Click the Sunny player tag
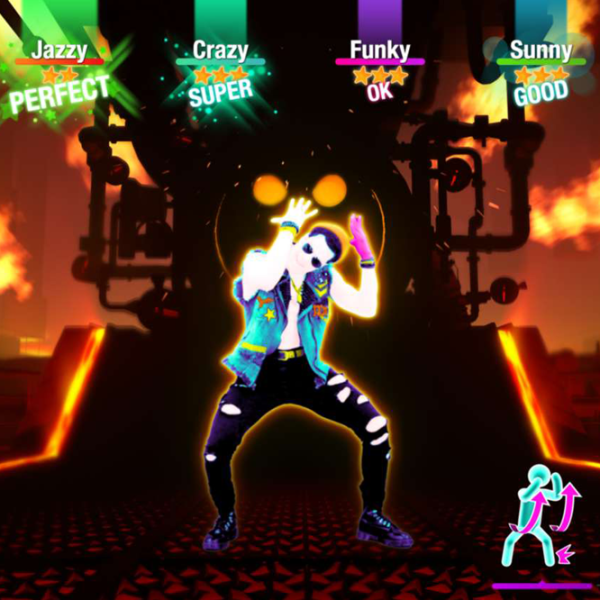Screen dimensions: 600x600 pyautogui.click(x=540, y=49)
